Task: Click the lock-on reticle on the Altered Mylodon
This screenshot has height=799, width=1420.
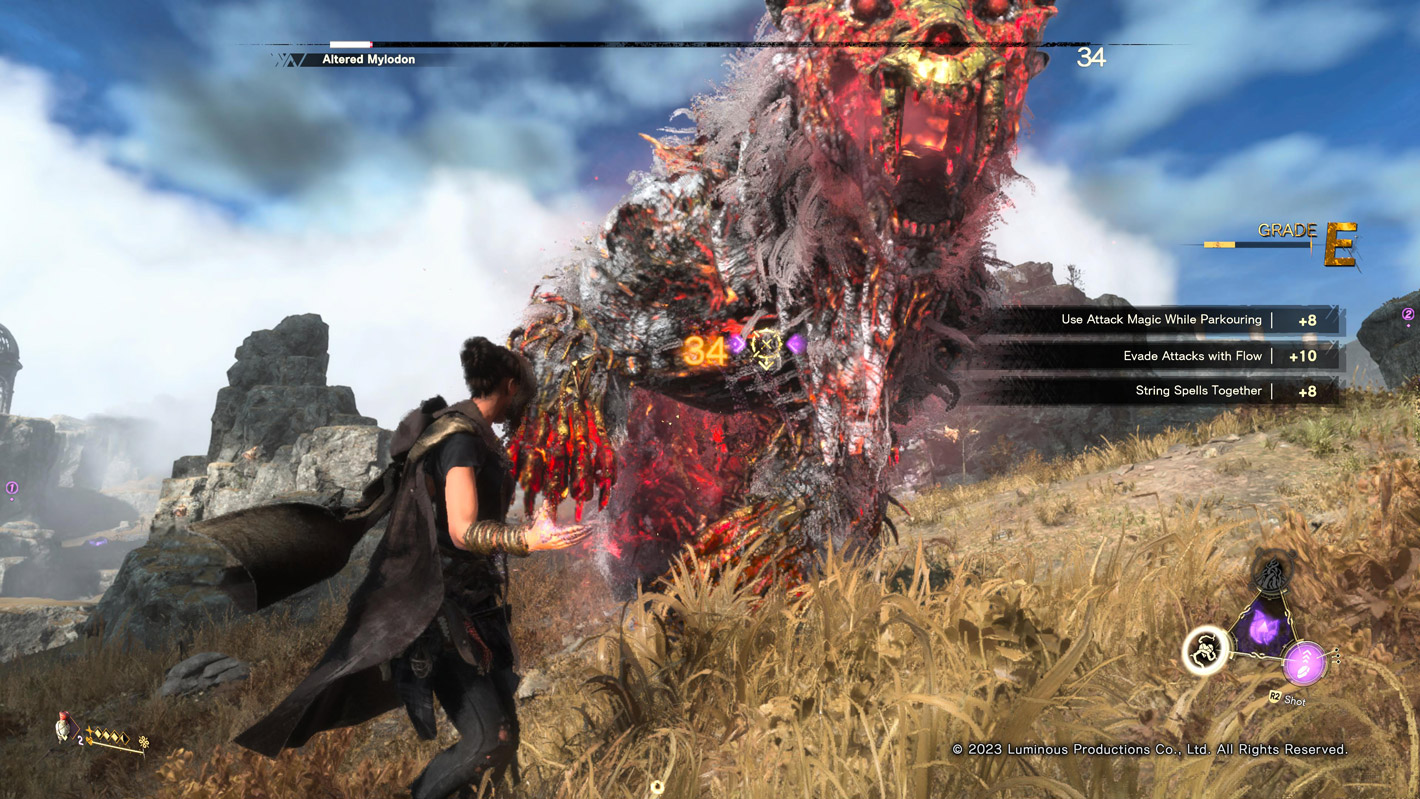Action: click(766, 345)
